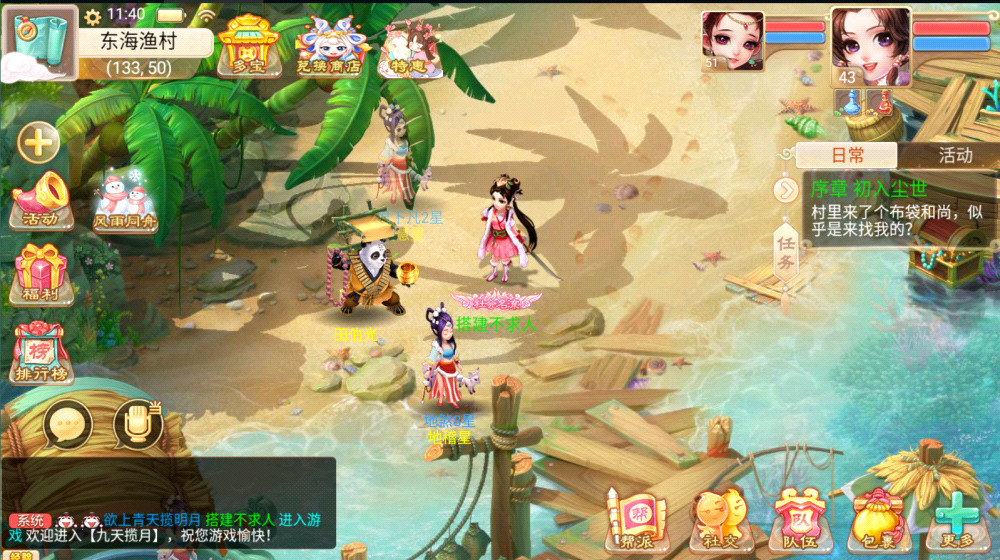
Task: Open the settings gear icon
Action: coord(92,16)
